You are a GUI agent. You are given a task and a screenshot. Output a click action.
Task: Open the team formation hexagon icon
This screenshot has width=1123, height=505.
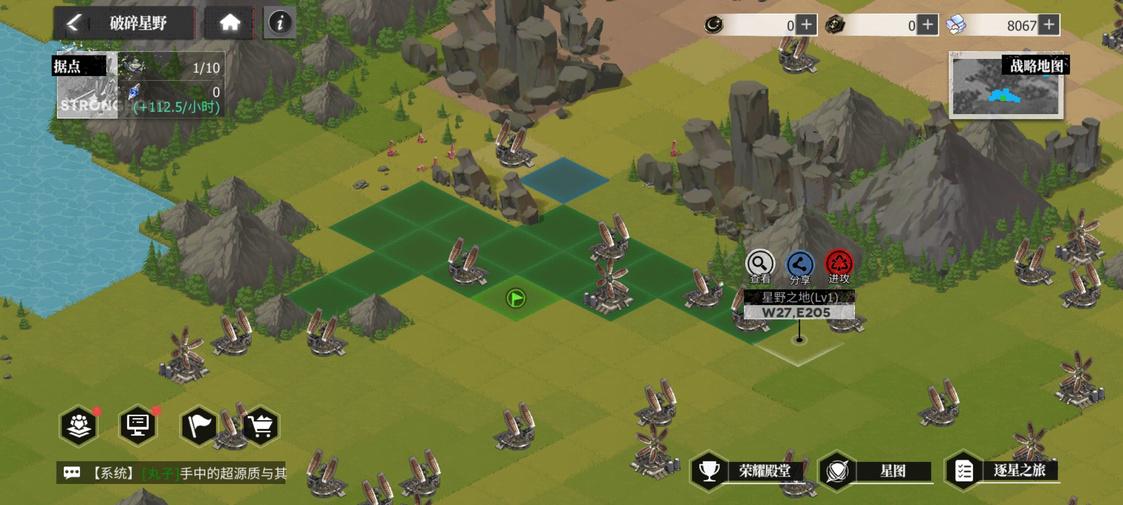(x=79, y=426)
